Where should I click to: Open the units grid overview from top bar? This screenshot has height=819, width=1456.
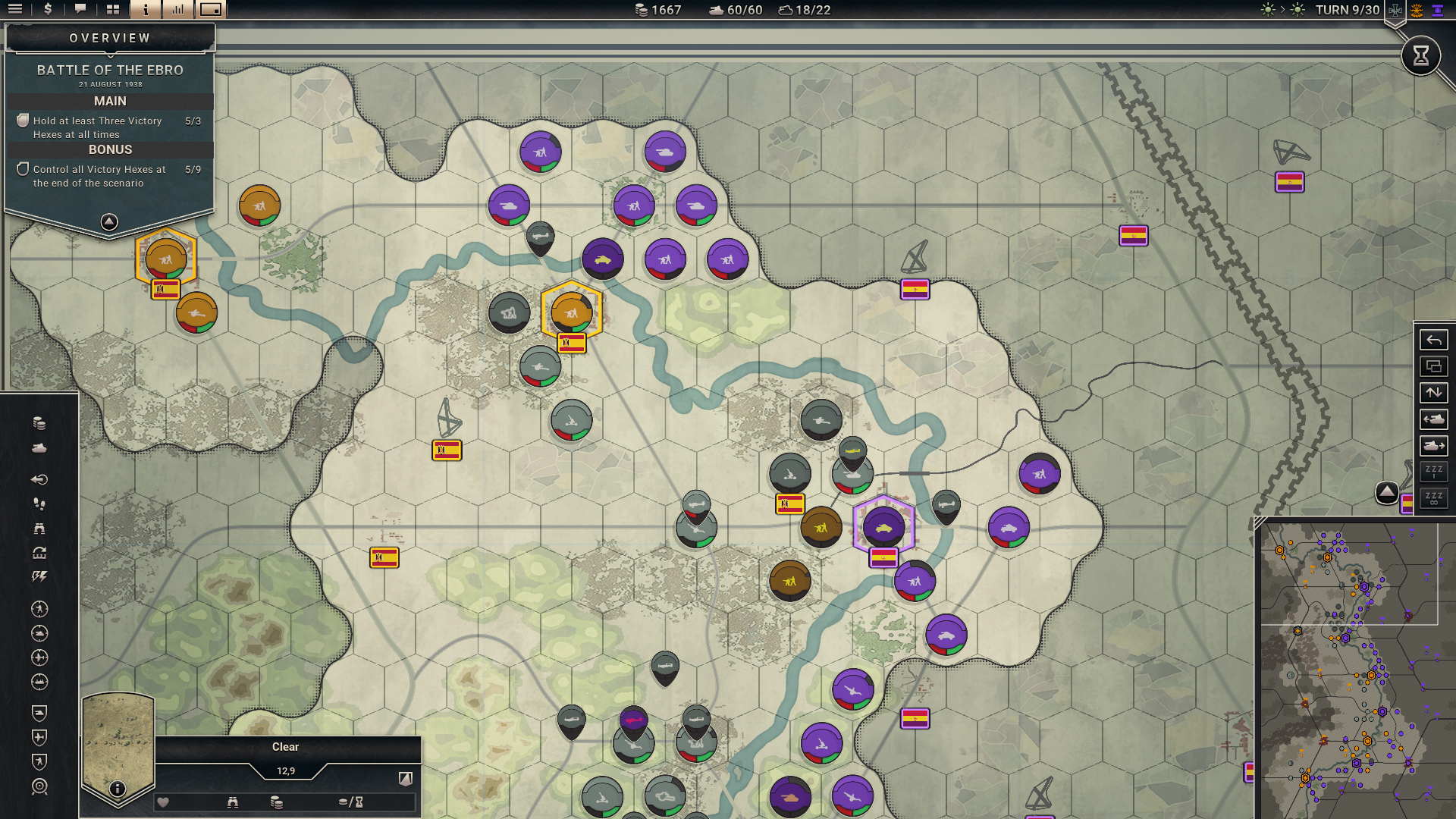[x=112, y=11]
